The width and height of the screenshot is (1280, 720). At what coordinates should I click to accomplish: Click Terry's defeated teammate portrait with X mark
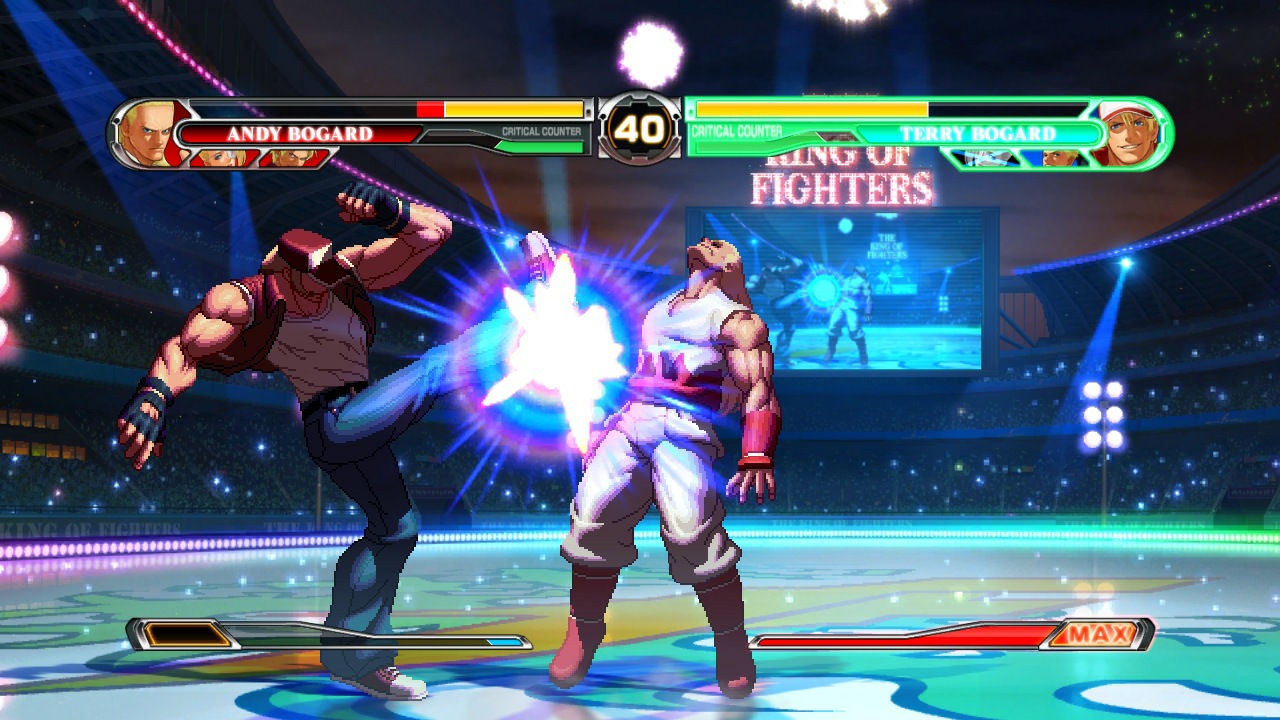coord(985,158)
